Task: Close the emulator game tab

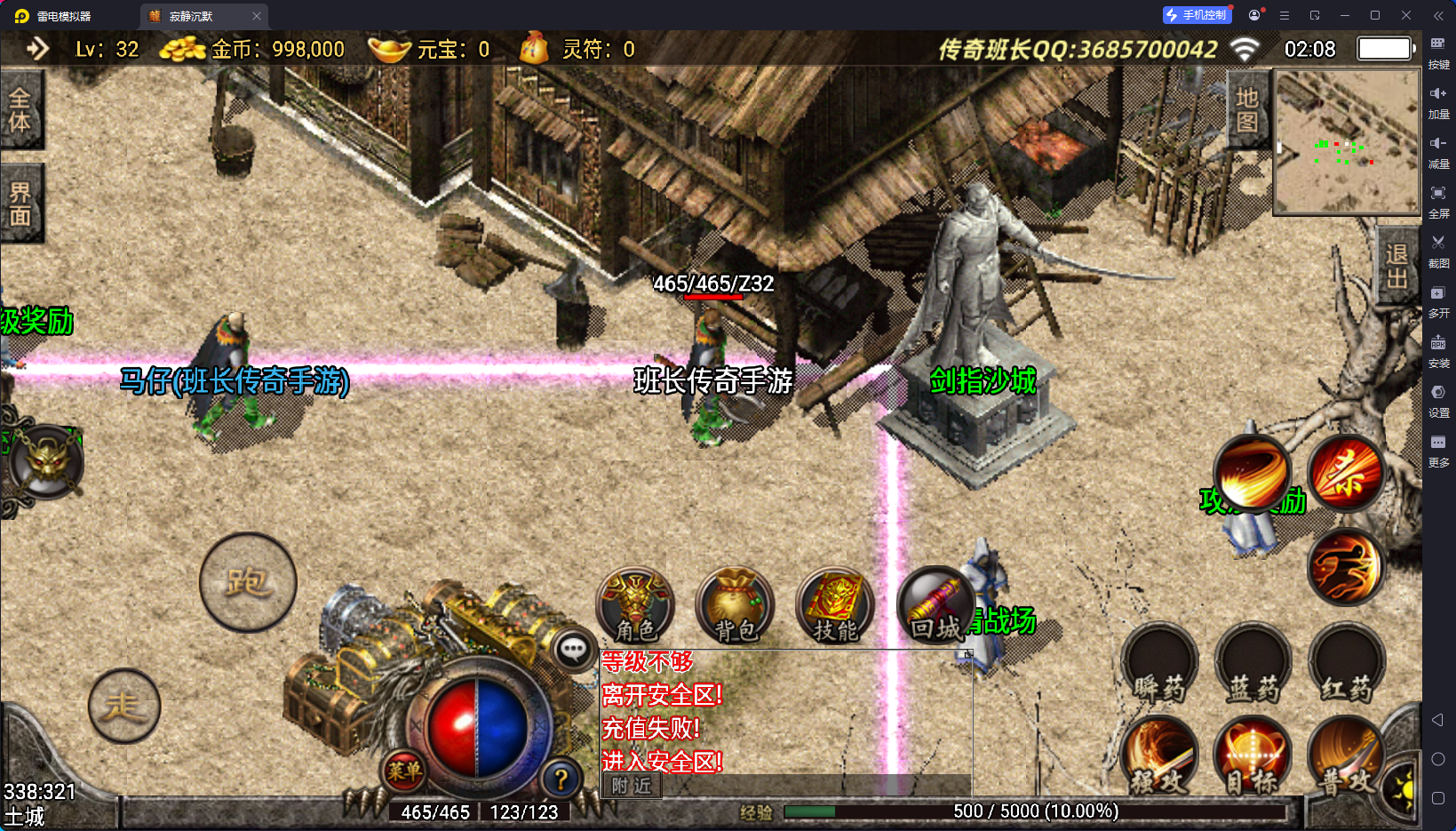Action: coord(257,16)
